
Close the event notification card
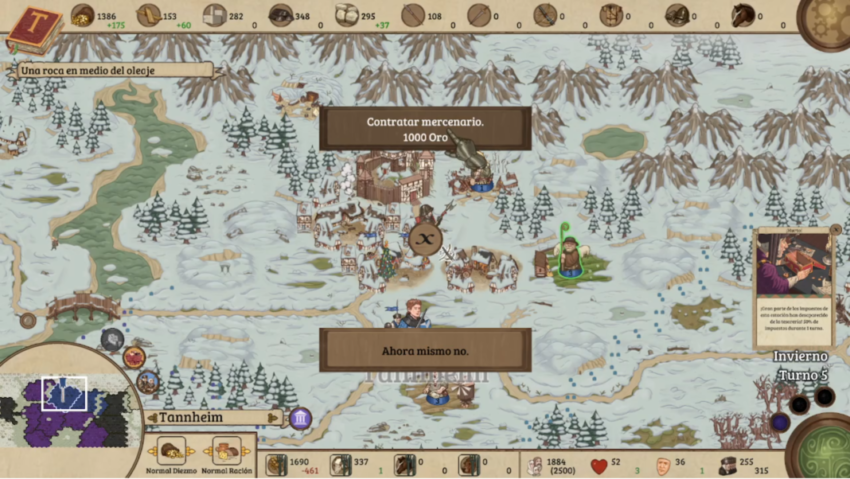tap(836, 229)
